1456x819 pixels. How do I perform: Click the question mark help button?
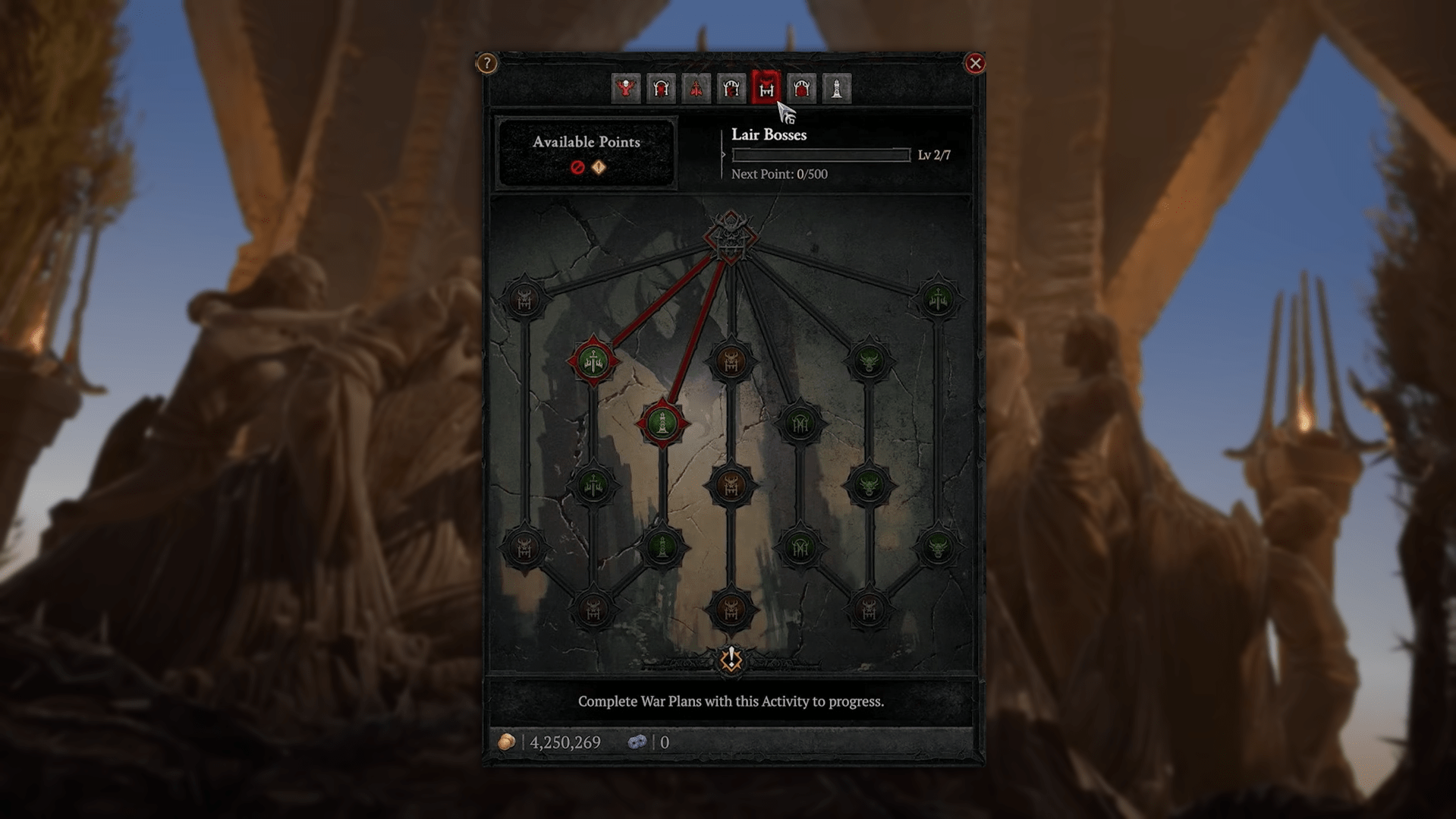486,64
